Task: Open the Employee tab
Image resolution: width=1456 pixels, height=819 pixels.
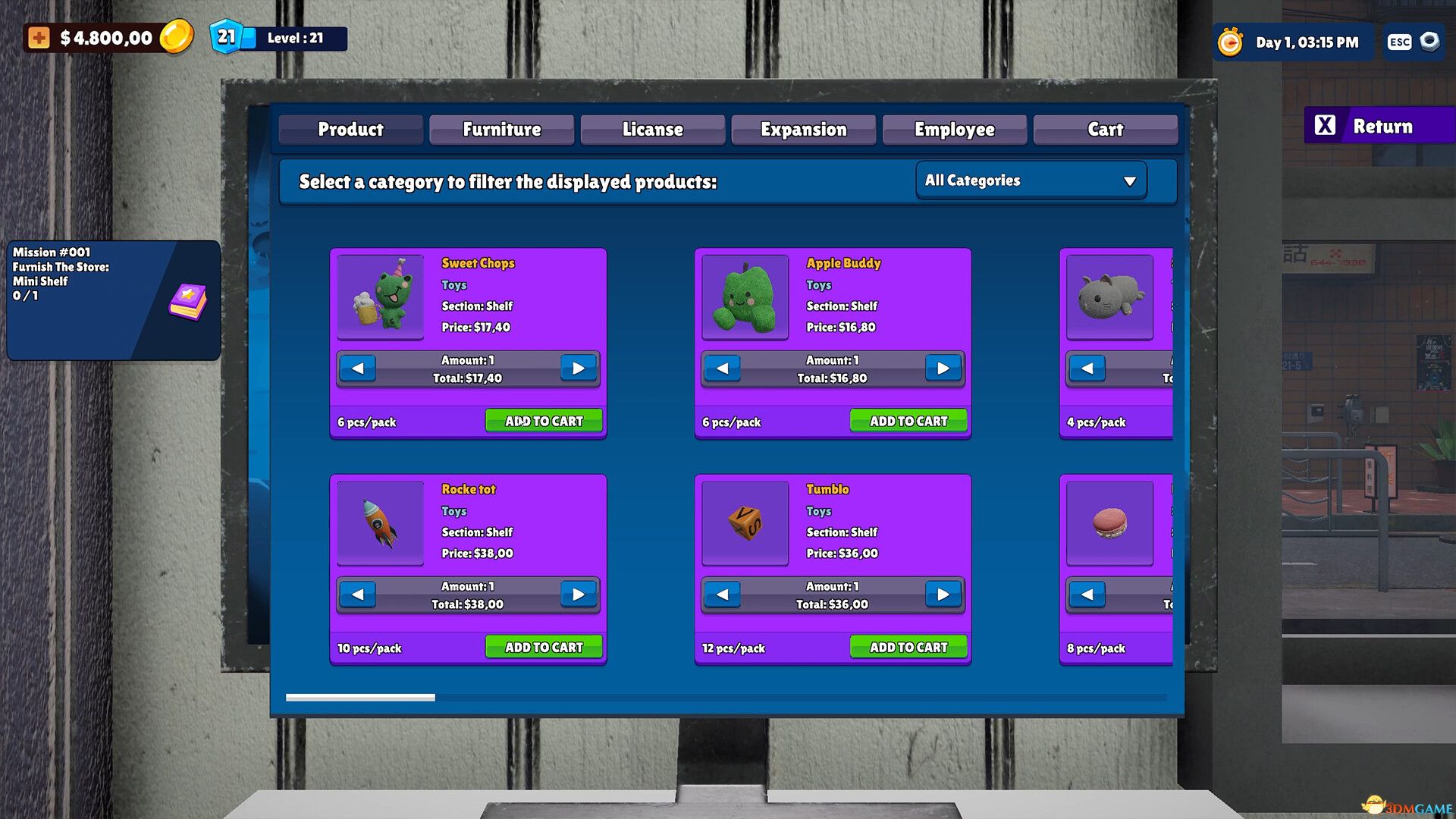Action: coord(954,129)
